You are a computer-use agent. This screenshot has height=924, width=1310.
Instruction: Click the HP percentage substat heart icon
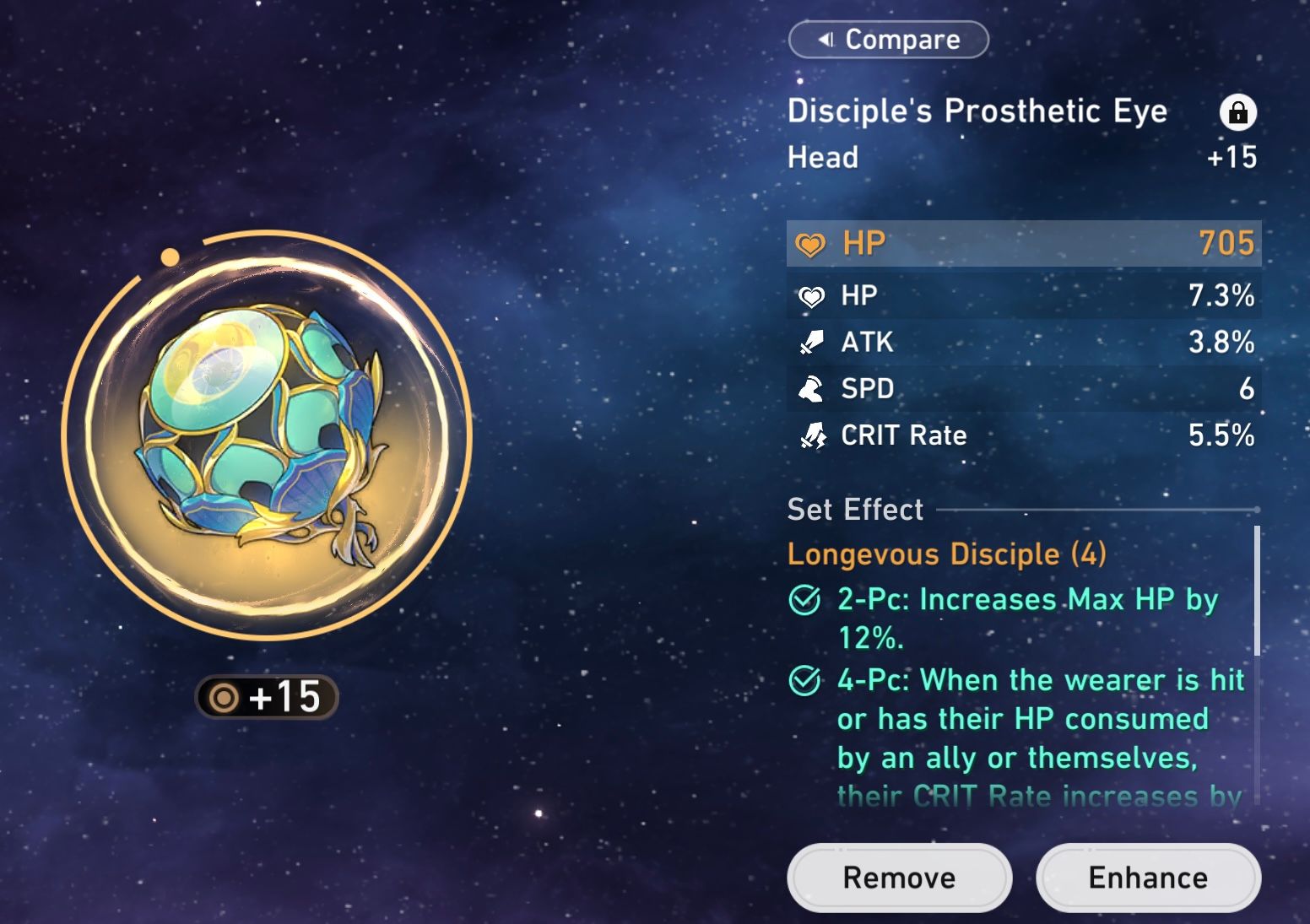click(810, 295)
